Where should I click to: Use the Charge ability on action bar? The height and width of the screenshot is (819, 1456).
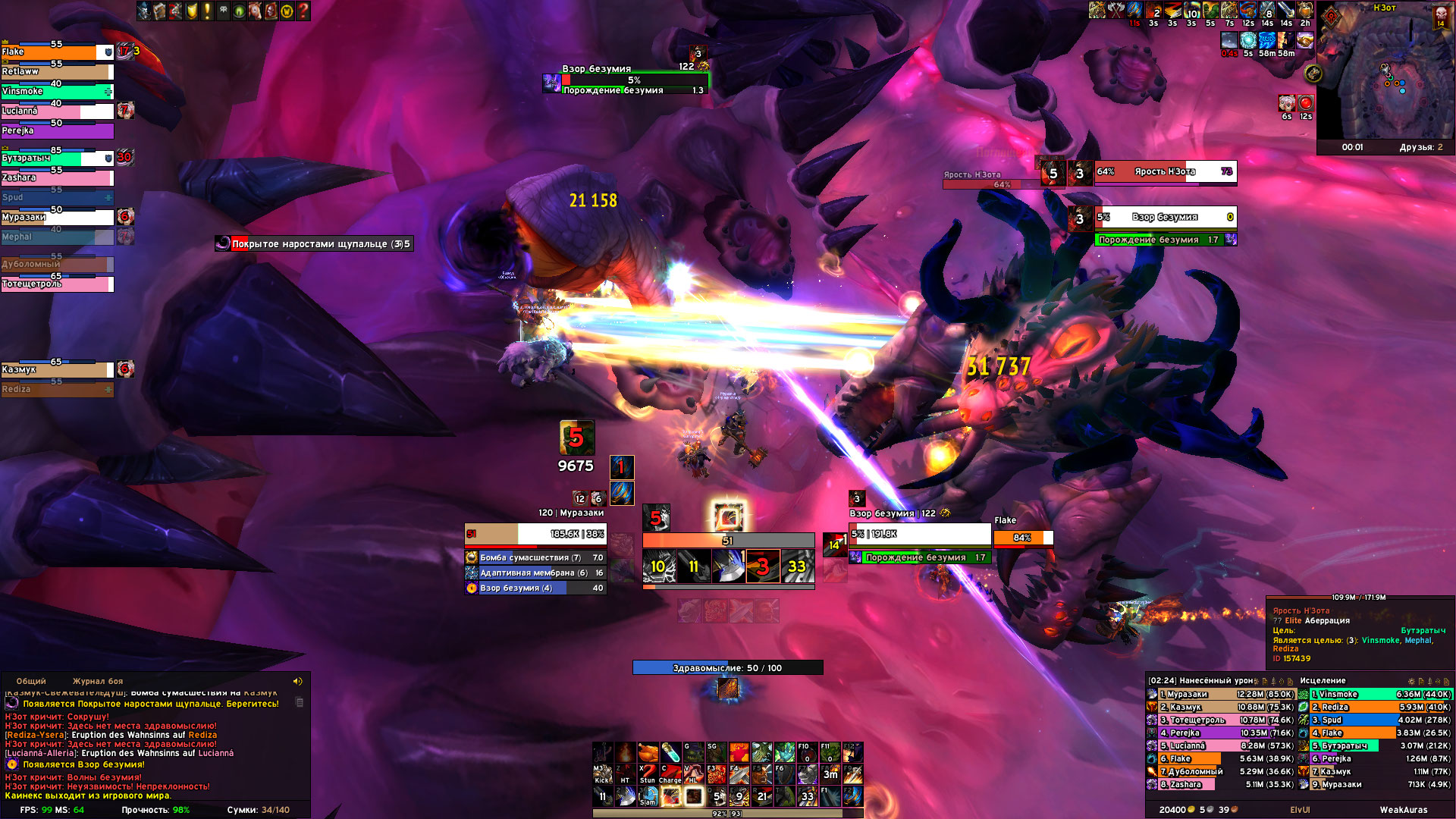pyautogui.click(x=670, y=773)
